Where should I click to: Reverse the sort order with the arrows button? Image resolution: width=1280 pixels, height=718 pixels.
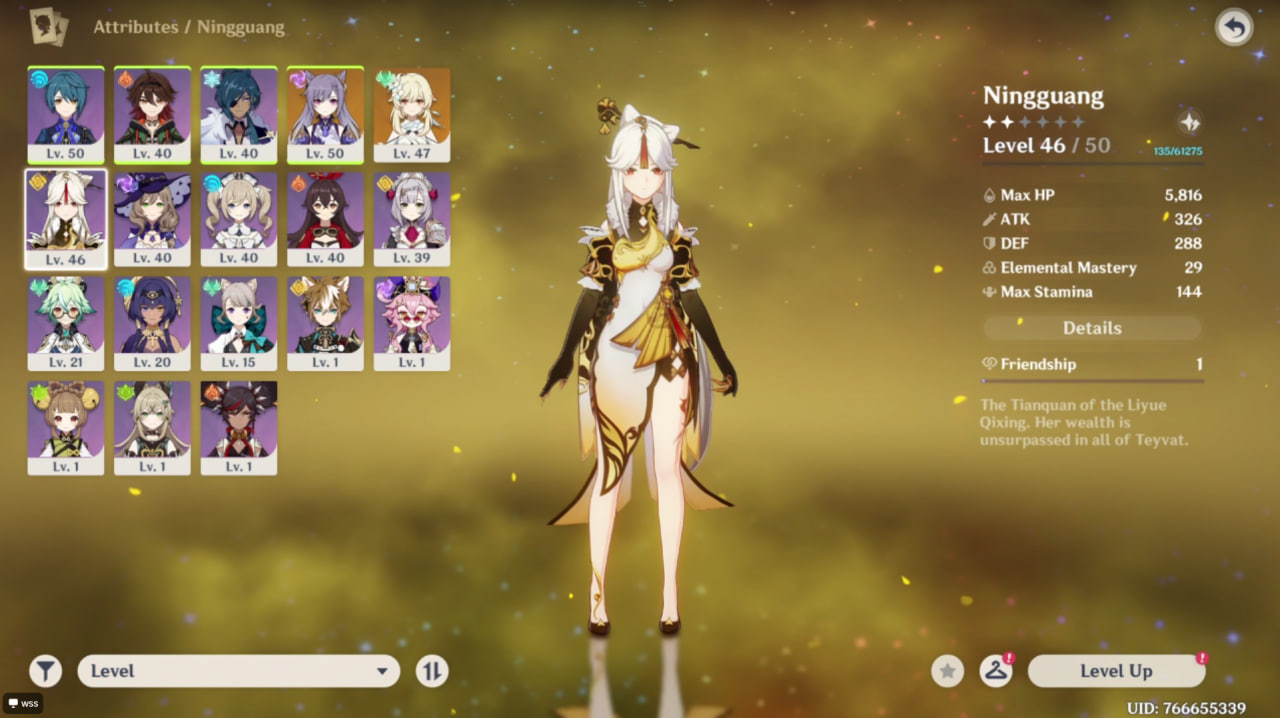(x=432, y=671)
